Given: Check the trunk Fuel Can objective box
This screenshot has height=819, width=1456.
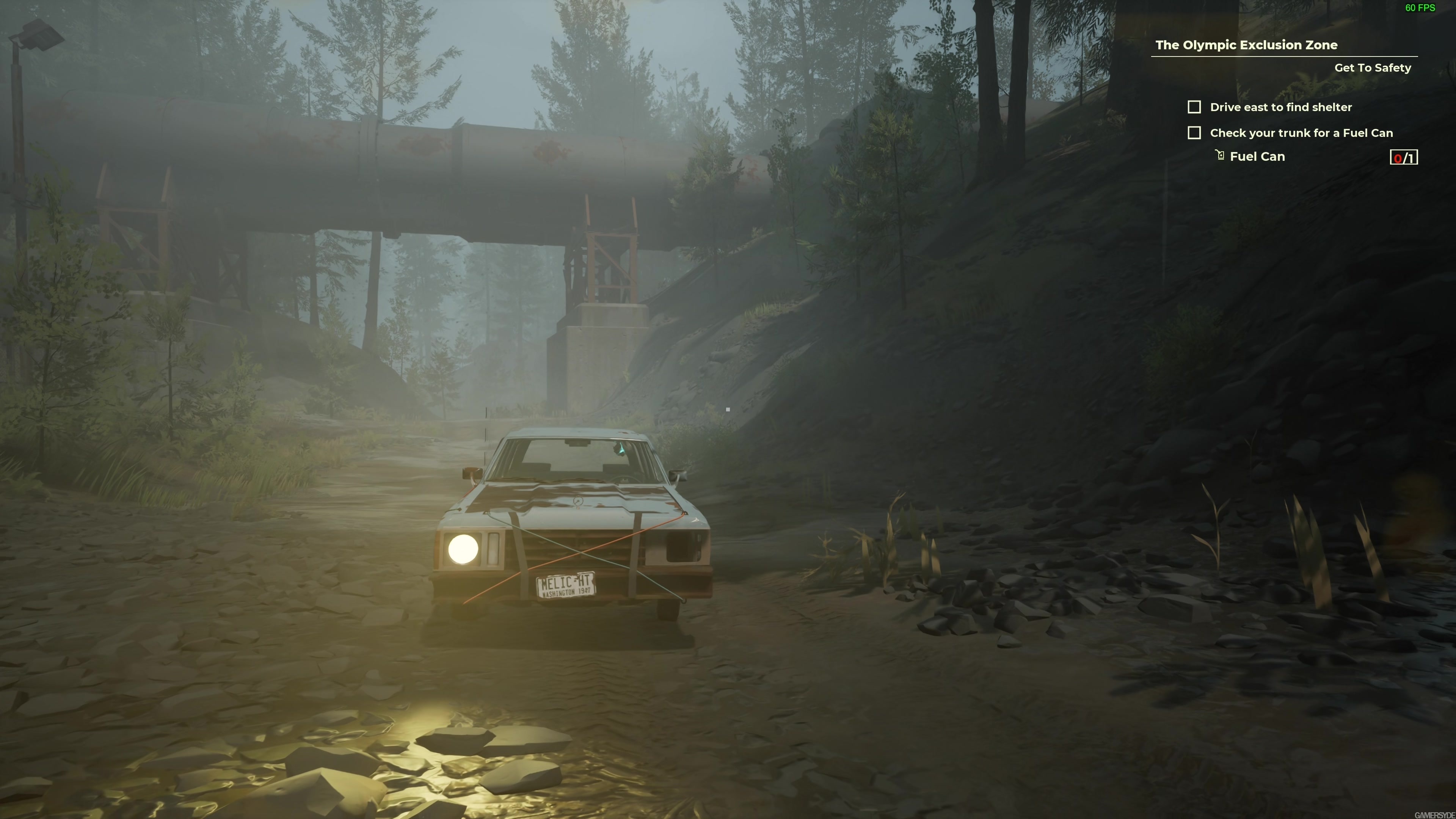Looking at the screenshot, I should [1194, 133].
